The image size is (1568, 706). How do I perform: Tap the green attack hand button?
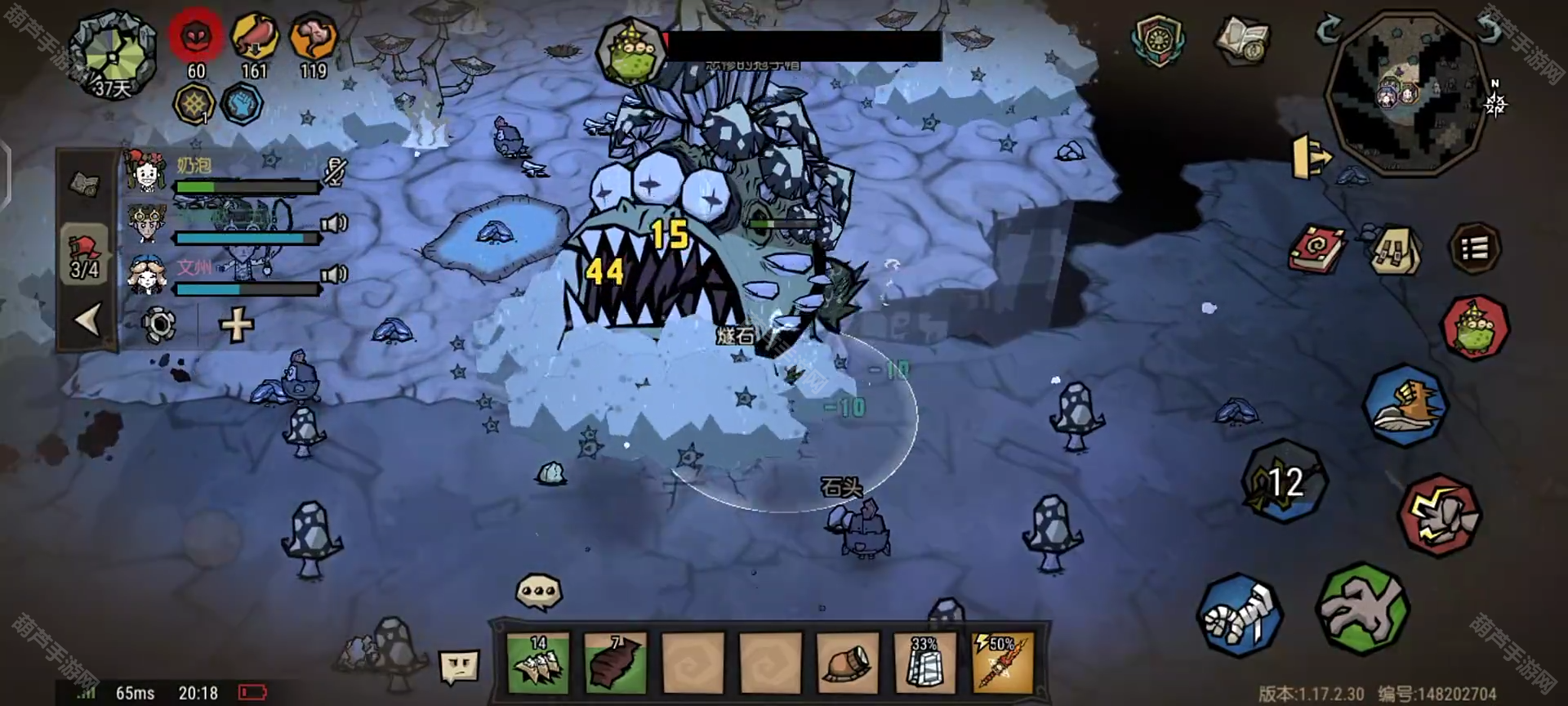coord(1362,610)
